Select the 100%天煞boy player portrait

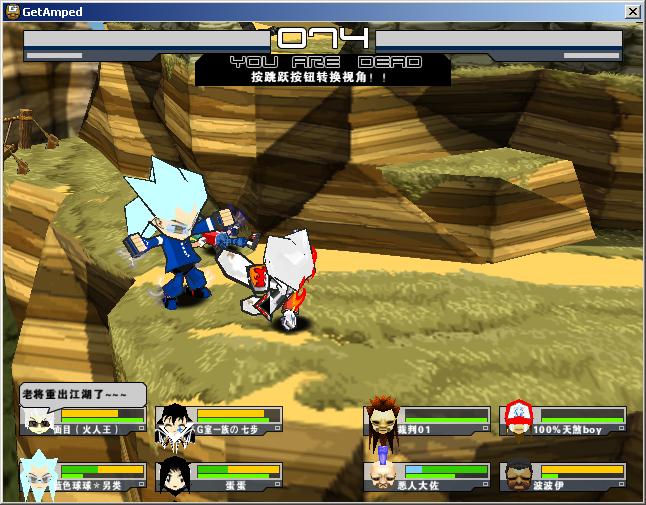click(x=517, y=419)
